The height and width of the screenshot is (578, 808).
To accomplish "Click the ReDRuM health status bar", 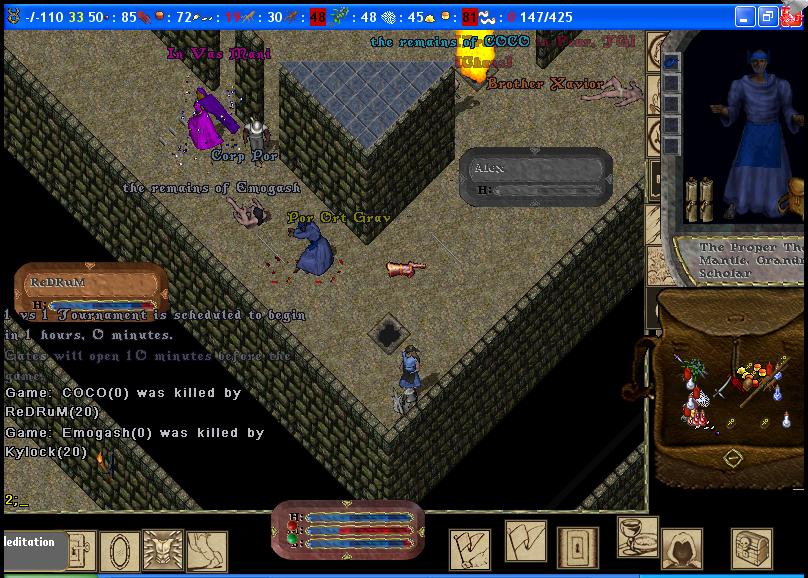I will 90,288.
